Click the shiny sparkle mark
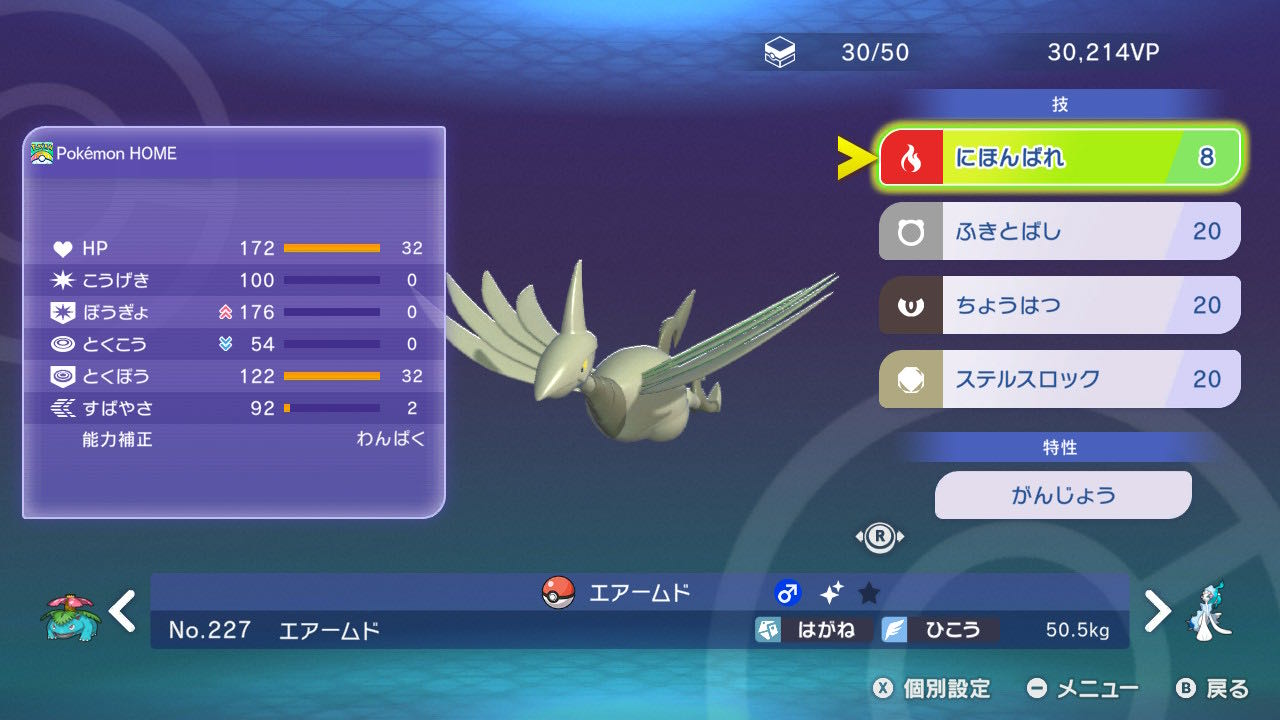 [x=831, y=593]
